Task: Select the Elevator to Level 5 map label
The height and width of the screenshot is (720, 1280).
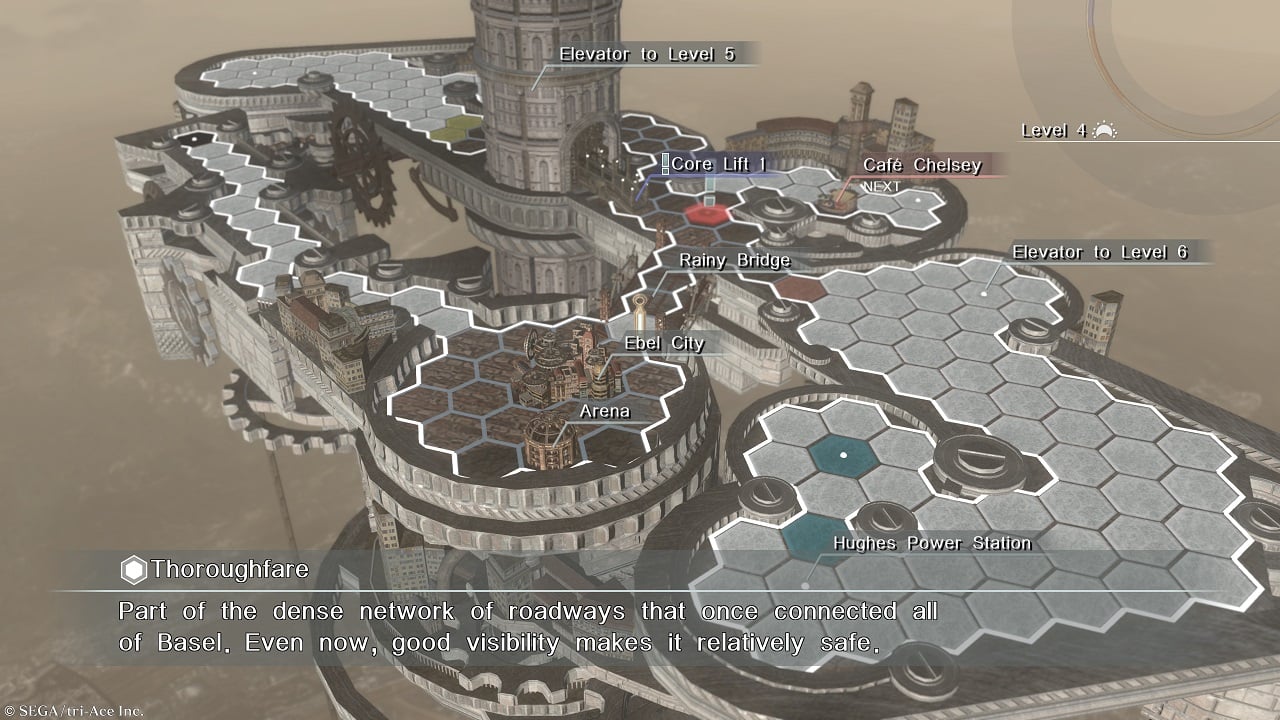Action: 647,54
